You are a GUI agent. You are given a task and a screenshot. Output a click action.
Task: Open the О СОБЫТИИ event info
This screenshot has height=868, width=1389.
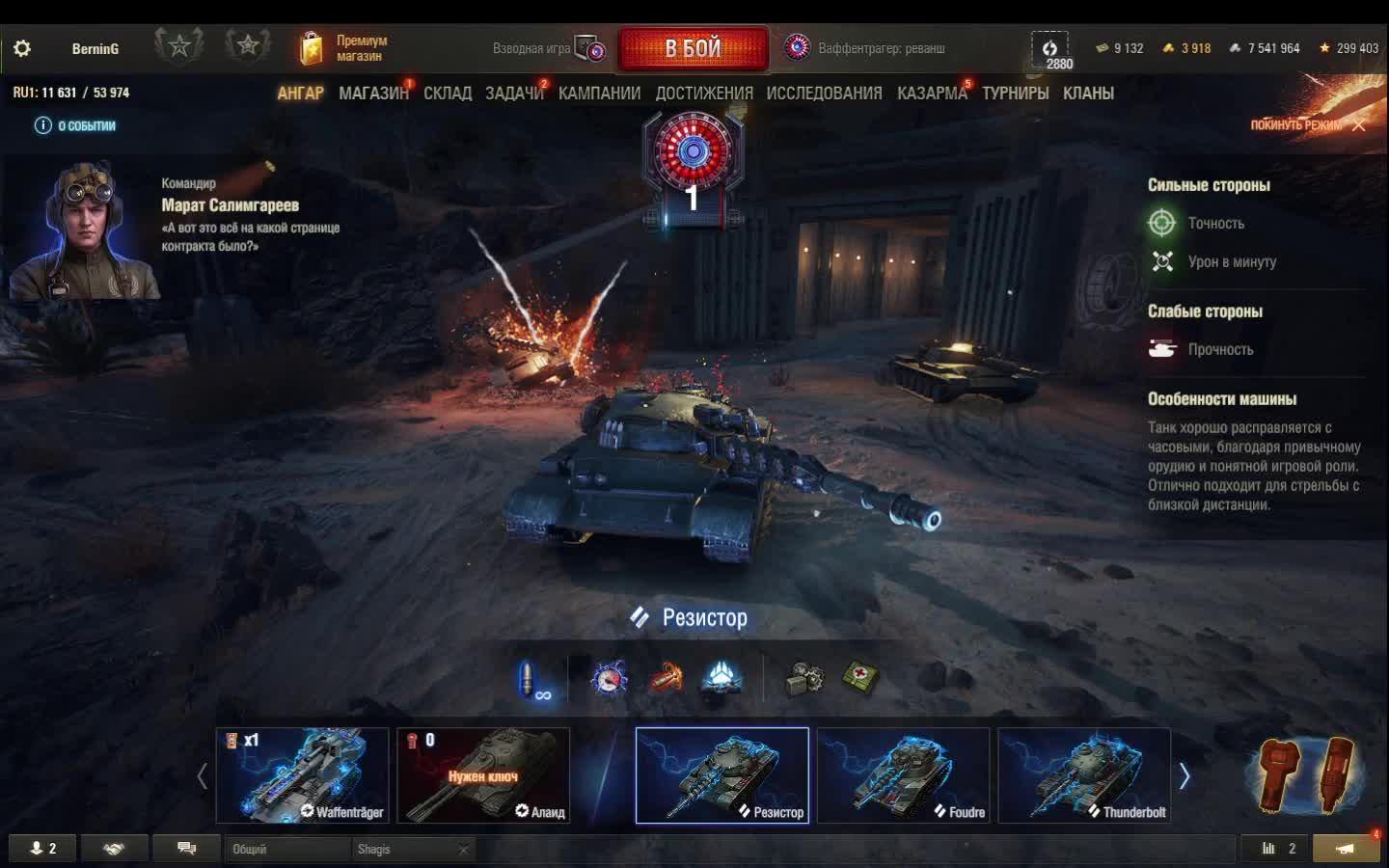point(75,125)
